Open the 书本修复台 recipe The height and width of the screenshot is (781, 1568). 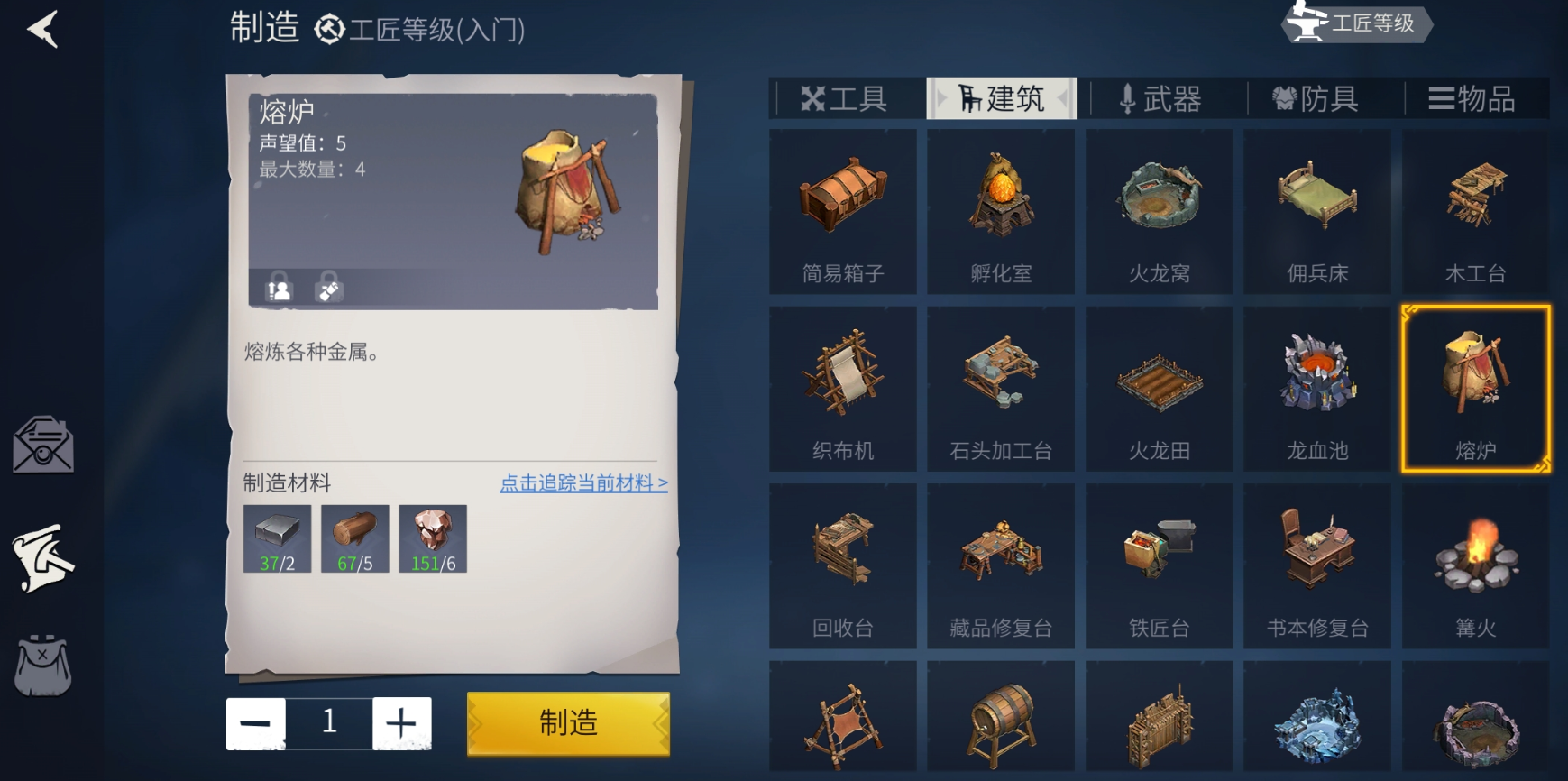tap(1316, 564)
